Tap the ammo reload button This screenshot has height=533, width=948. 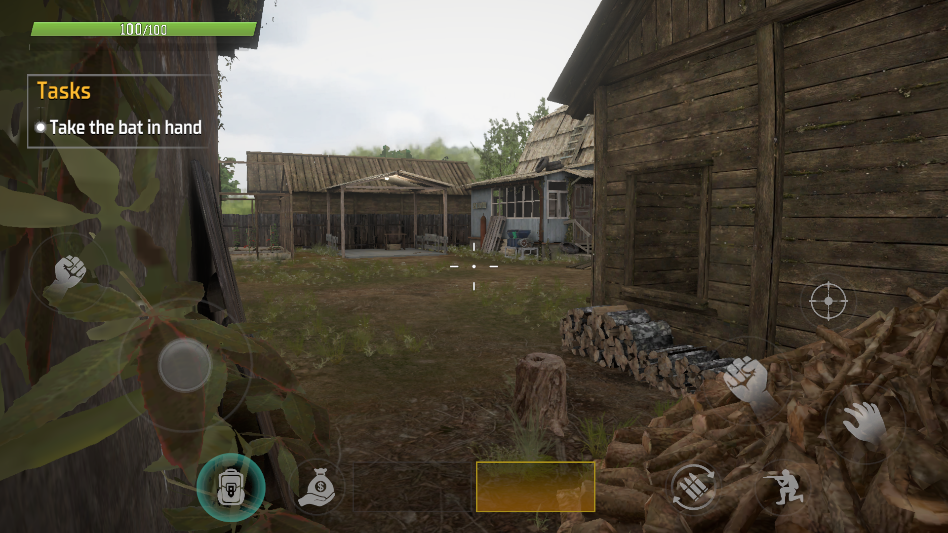coord(693,487)
